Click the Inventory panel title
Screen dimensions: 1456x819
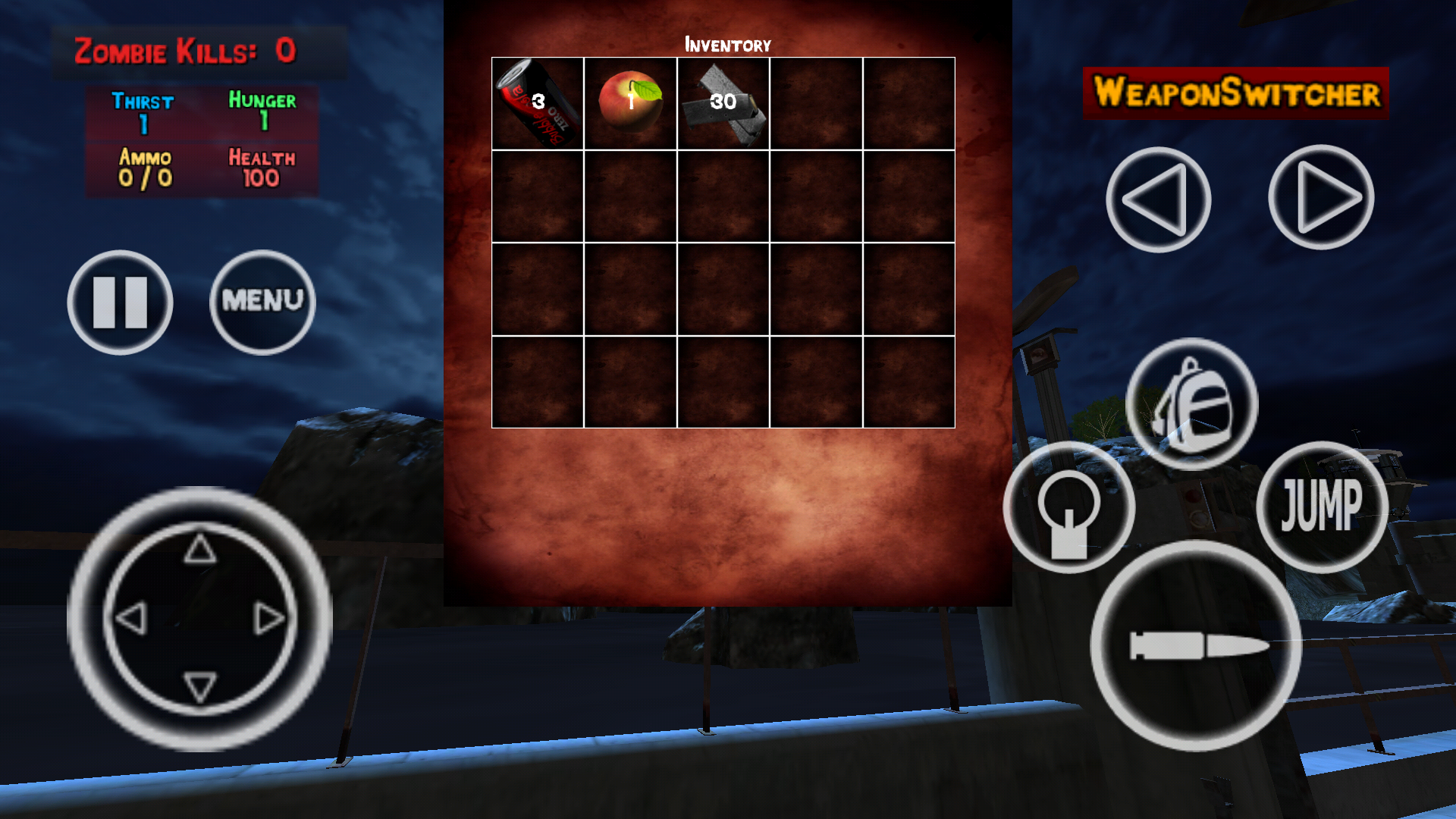point(727,44)
